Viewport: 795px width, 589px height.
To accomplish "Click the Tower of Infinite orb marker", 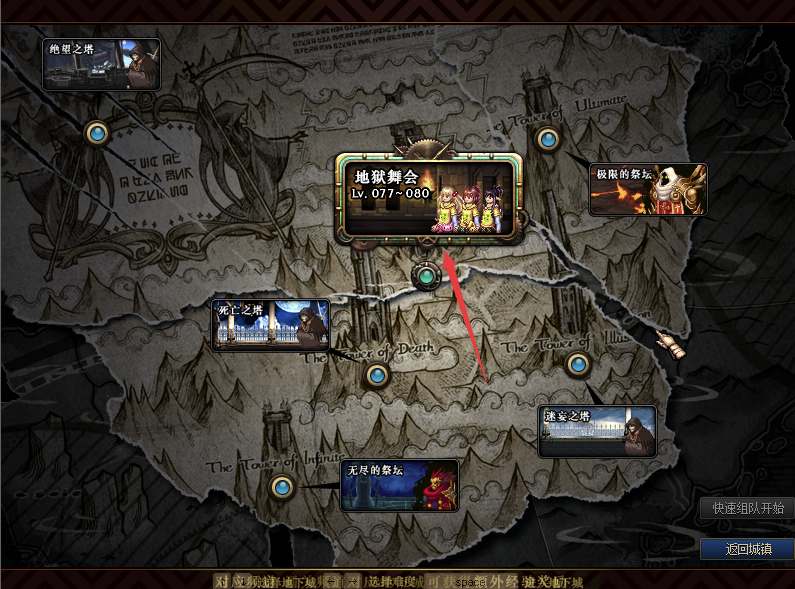I will coord(282,487).
